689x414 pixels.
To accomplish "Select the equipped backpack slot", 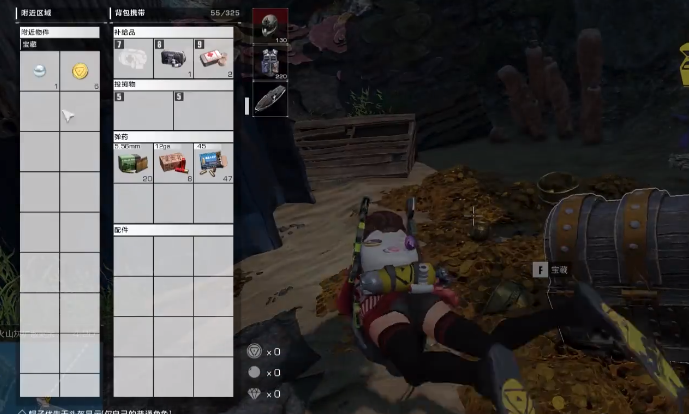I will point(269,98).
